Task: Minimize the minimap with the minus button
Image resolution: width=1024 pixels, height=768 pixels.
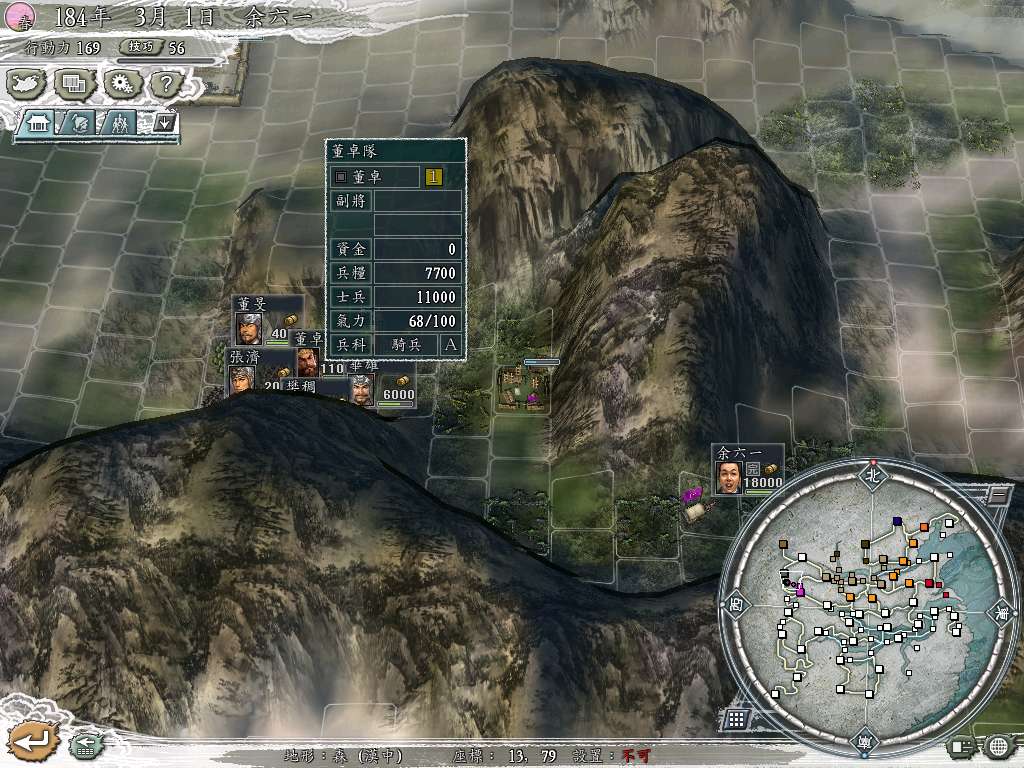Action: pos(998,494)
